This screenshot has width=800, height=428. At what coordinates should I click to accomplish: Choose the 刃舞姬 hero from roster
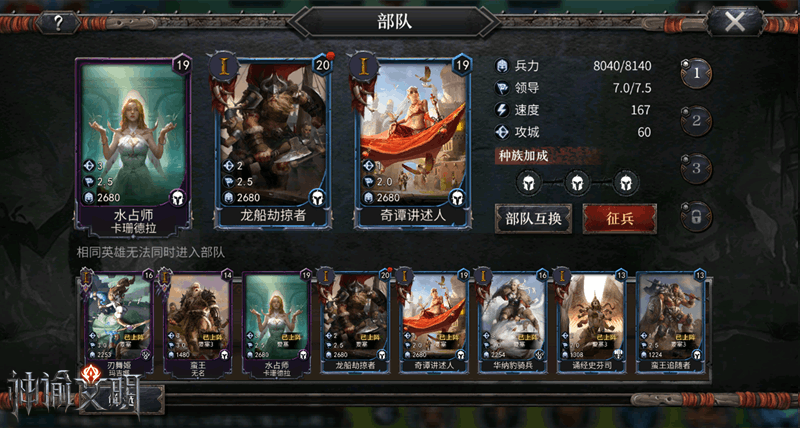tap(118, 319)
